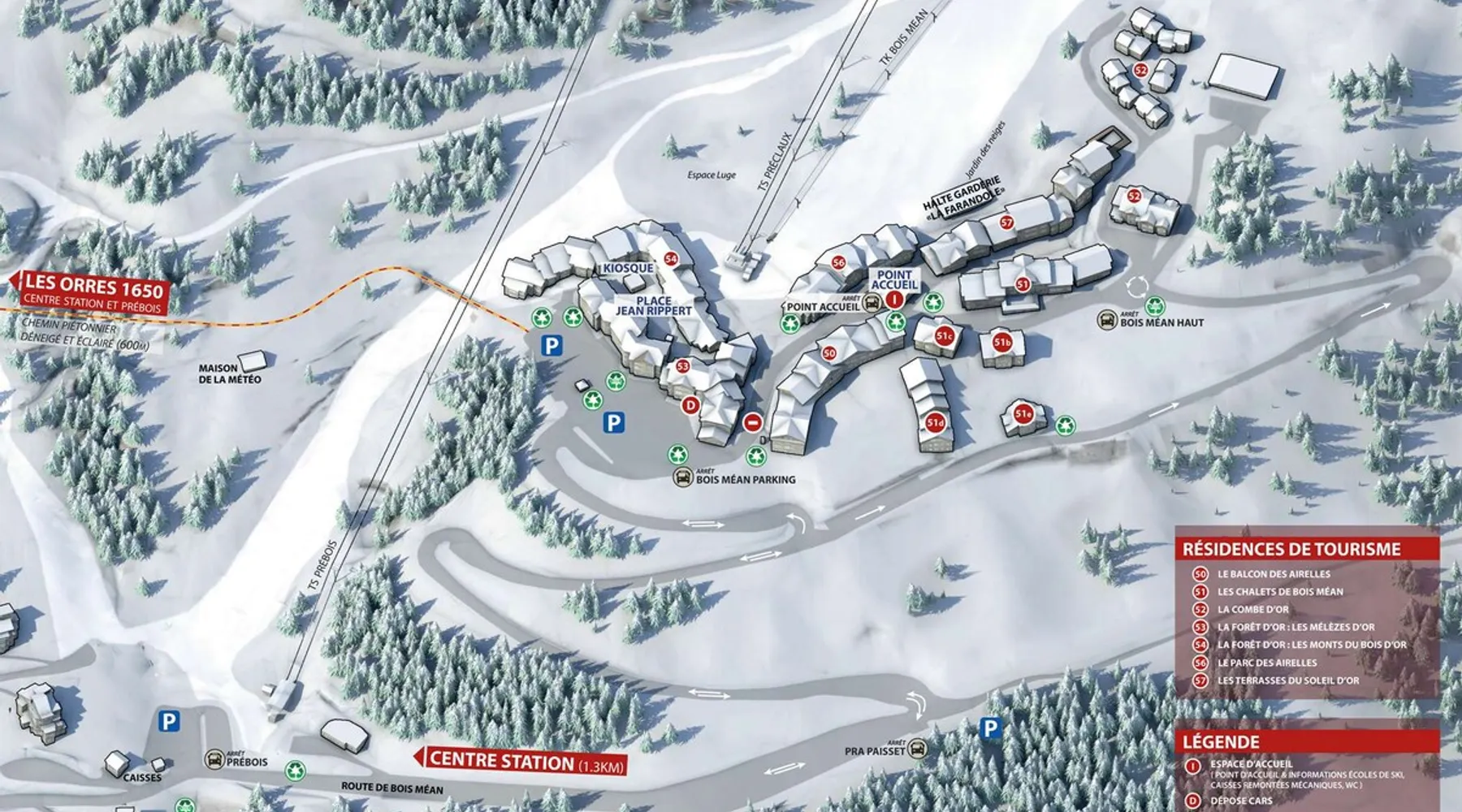Select the Le Balcon des Airelles legend entry

(x=1273, y=574)
